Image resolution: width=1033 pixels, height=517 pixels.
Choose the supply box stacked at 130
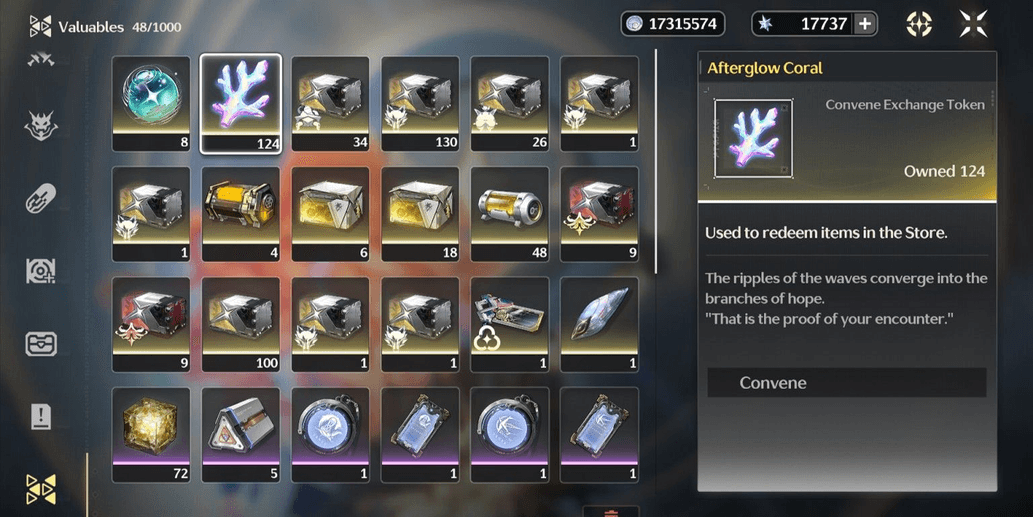[x=420, y=104]
